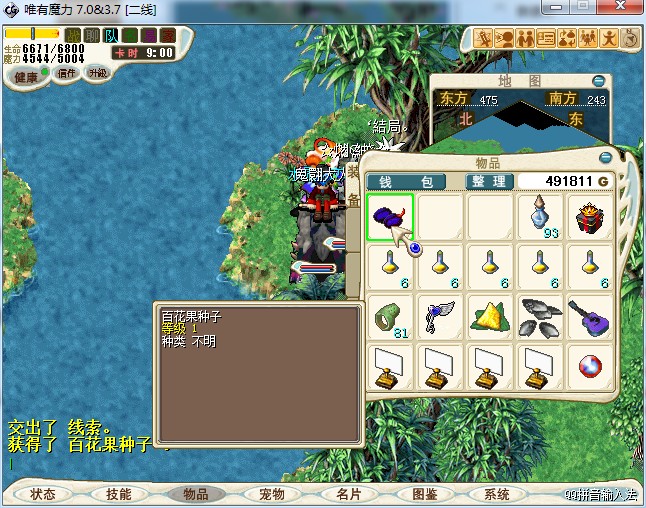This screenshot has width=646, height=508.
Task: Toggle the 物品 items menu
Action: [194, 494]
